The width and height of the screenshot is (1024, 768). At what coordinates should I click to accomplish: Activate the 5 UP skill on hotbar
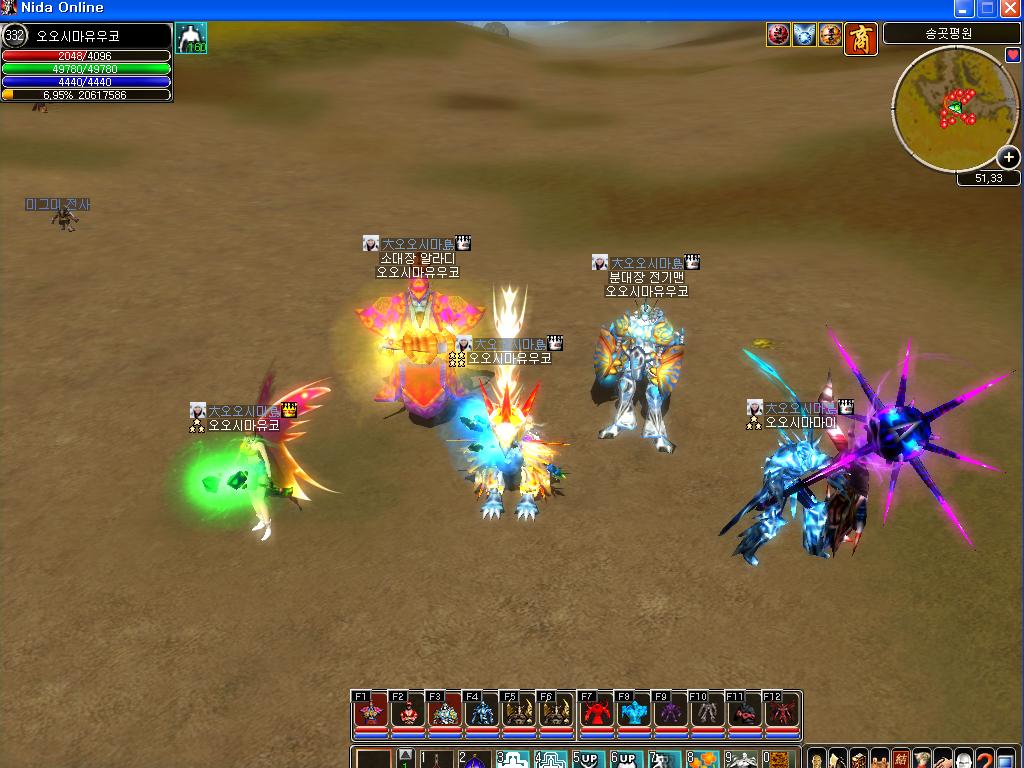tap(587, 760)
